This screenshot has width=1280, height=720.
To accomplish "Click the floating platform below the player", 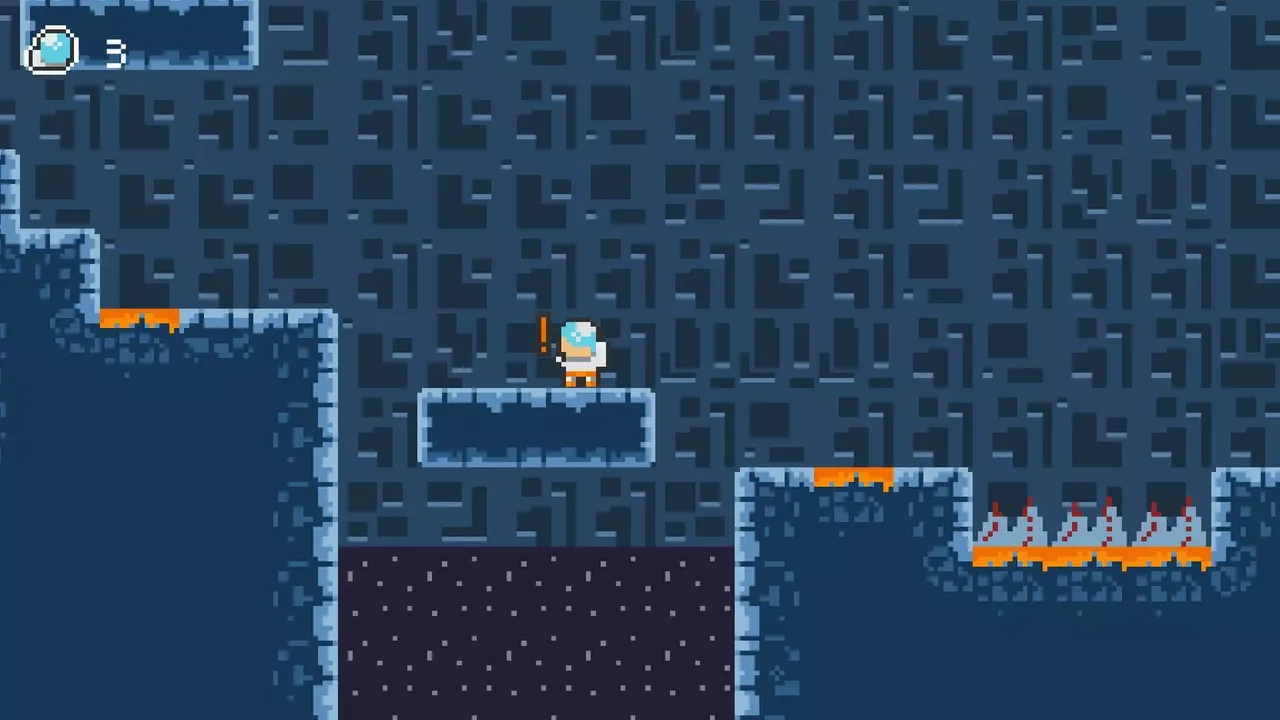I will tap(537, 428).
